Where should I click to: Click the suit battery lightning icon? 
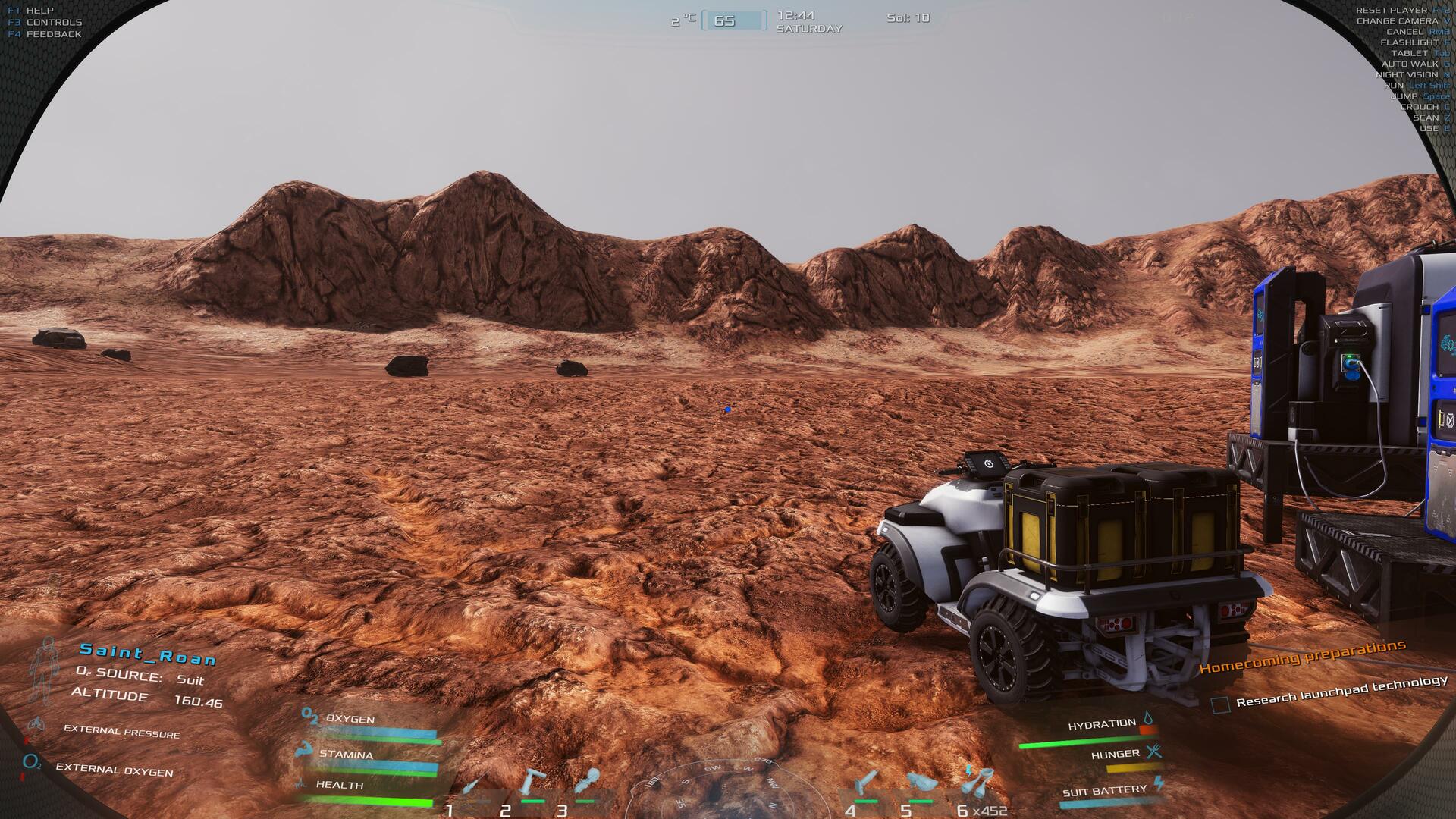(x=1159, y=784)
